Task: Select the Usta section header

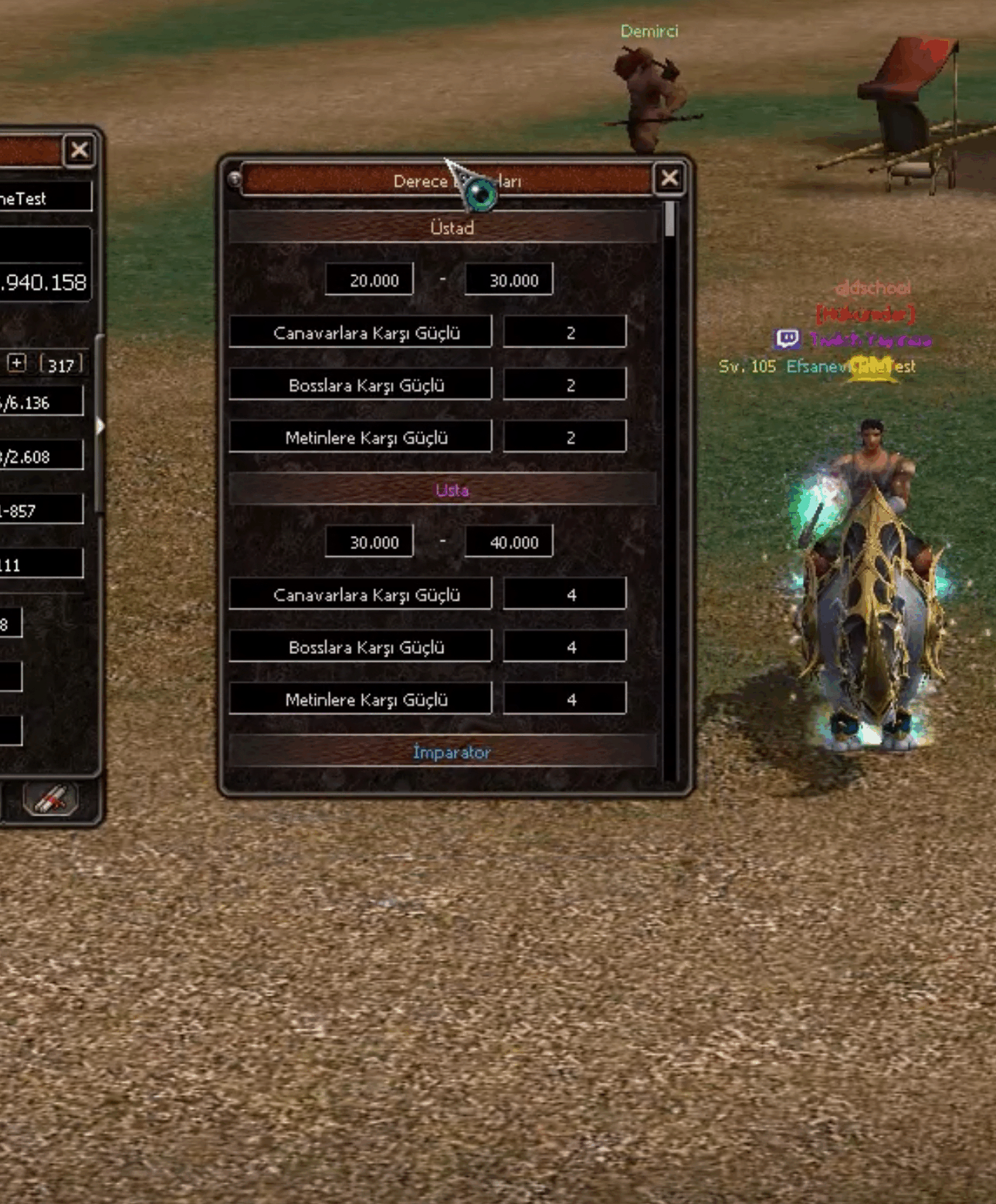Action: (x=452, y=490)
